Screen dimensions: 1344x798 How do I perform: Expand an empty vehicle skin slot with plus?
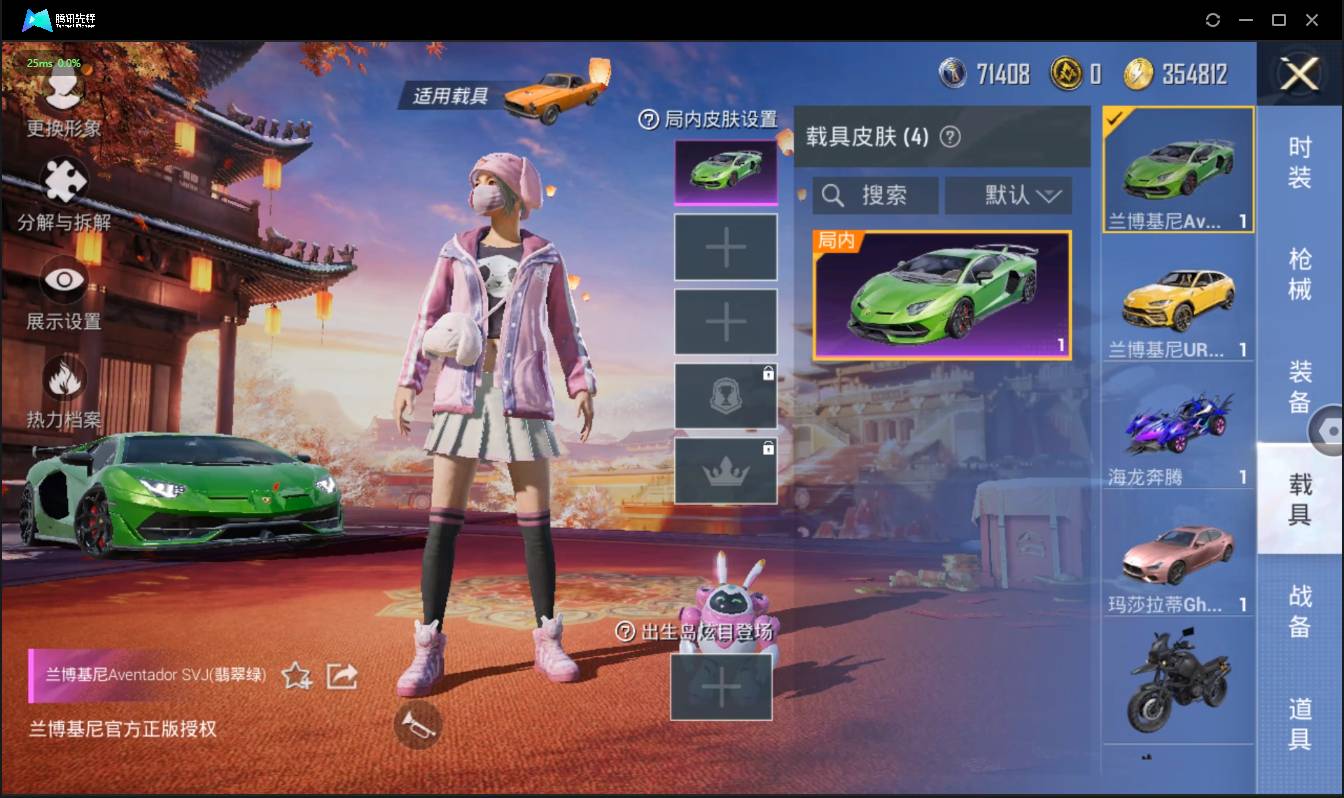(x=726, y=246)
